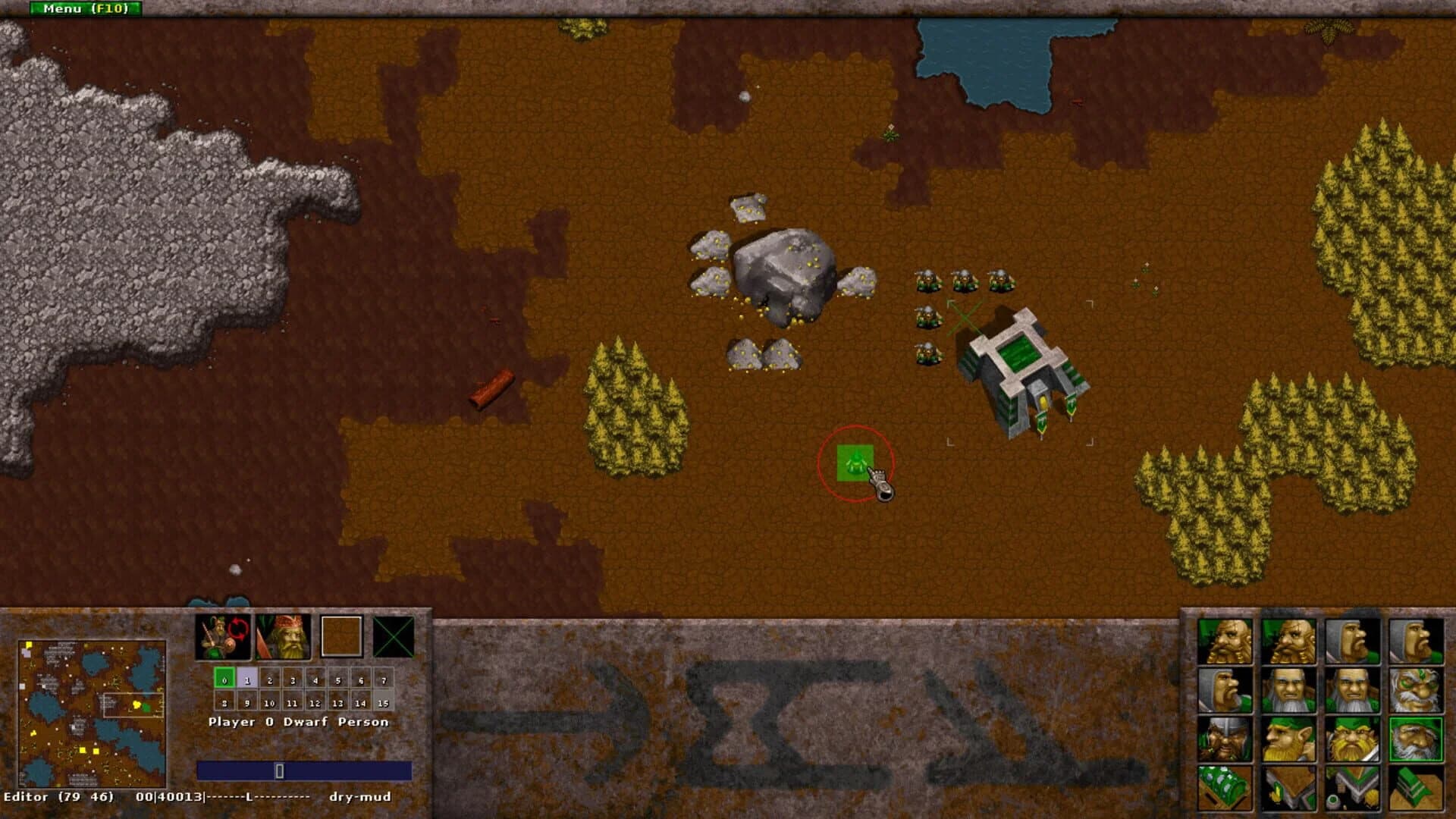This screenshot has width=1456, height=819.
Task: Pick the elder dwarf with green facepaint icon
Action: pos(1416,689)
